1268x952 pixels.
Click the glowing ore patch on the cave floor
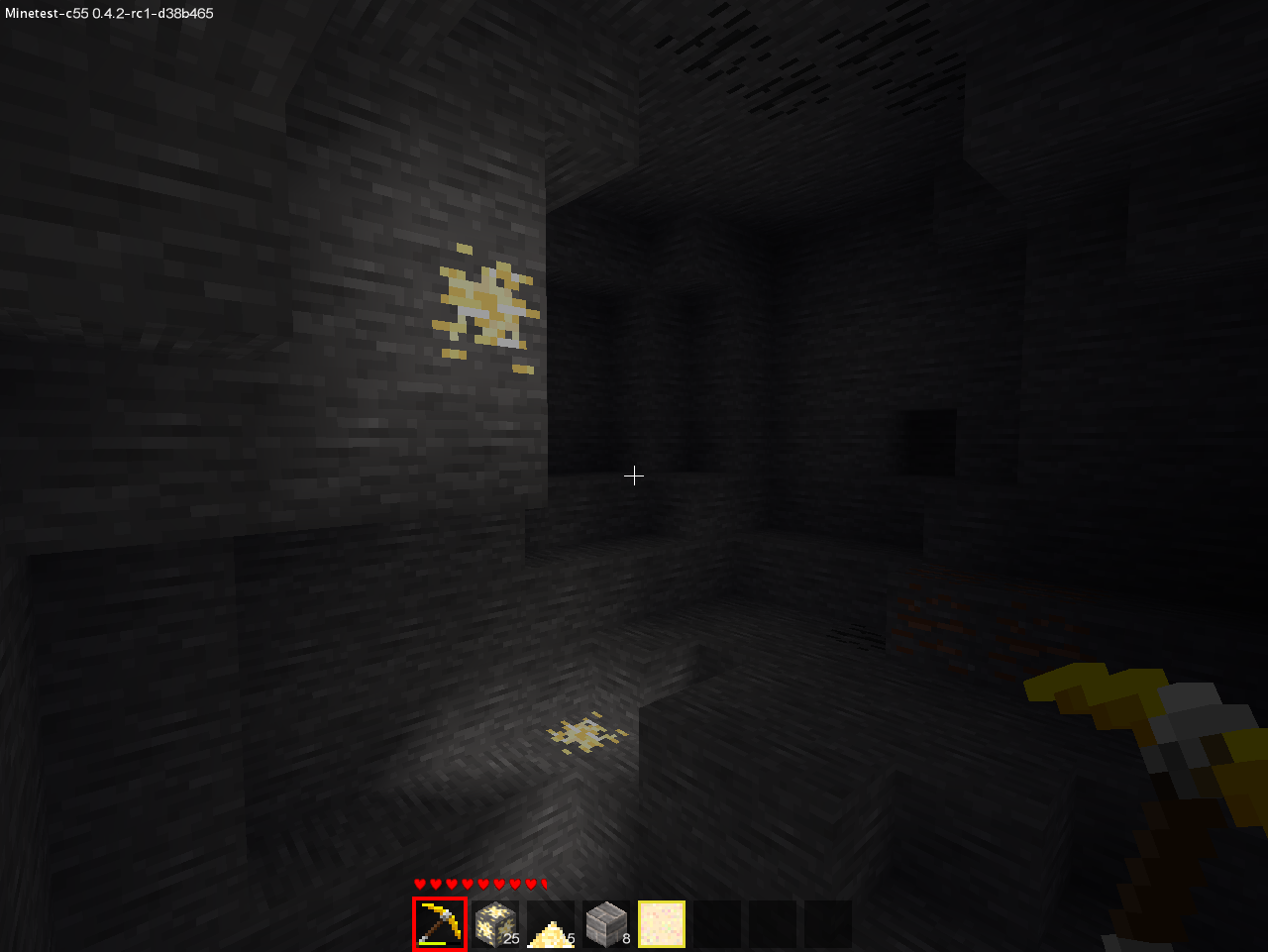584,733
